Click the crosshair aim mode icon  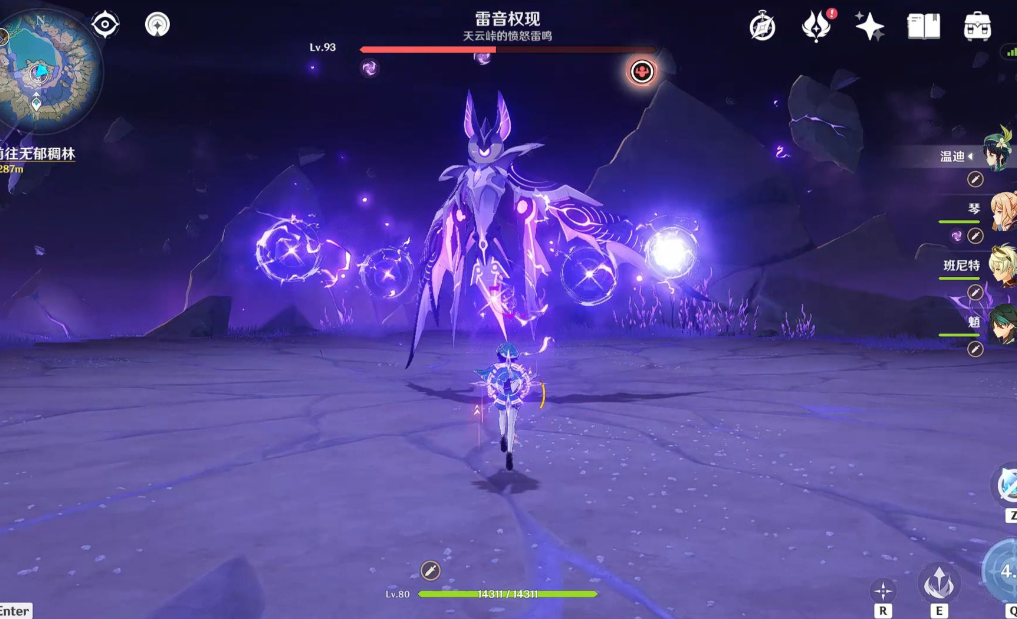point(883,590)
